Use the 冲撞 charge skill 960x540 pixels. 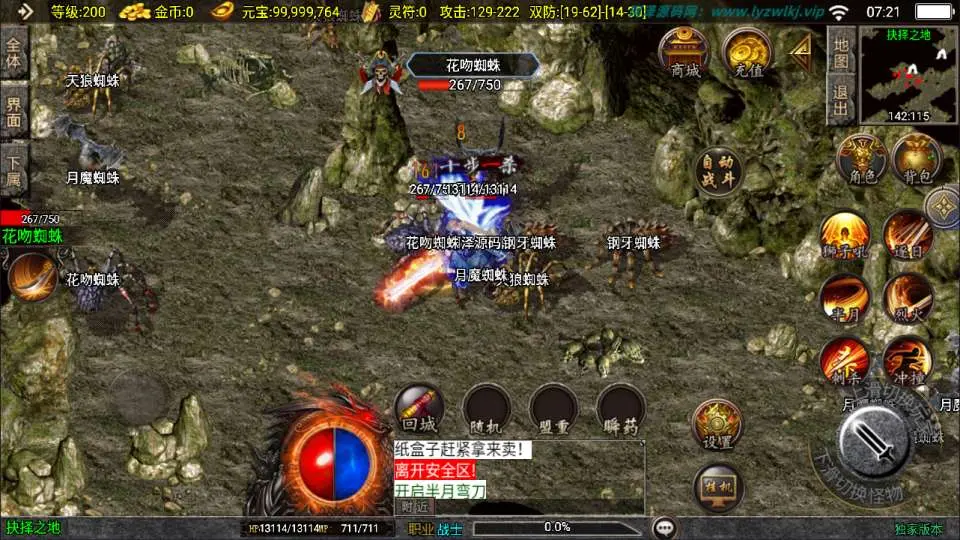point(907,362)
